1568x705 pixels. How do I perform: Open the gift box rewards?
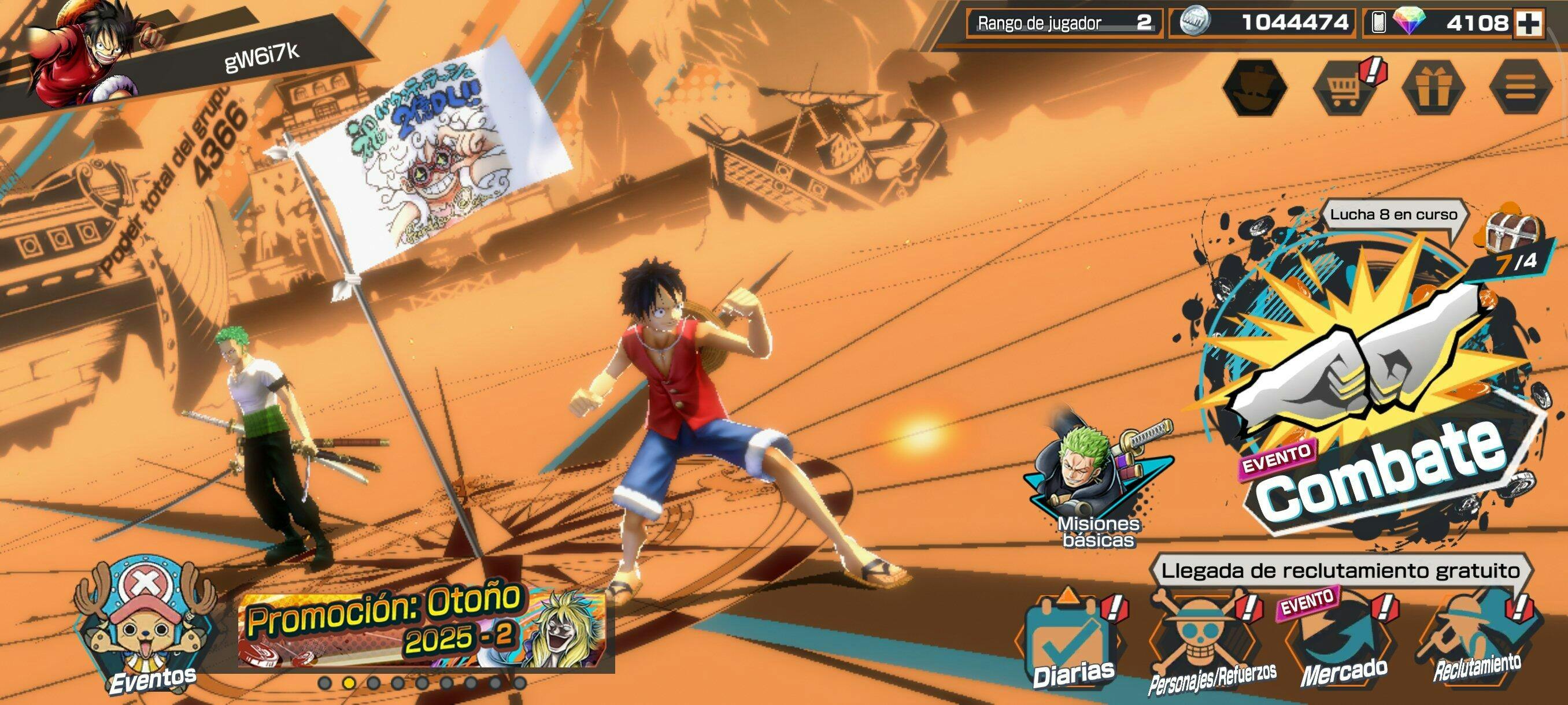click(x=1432, y=88)
